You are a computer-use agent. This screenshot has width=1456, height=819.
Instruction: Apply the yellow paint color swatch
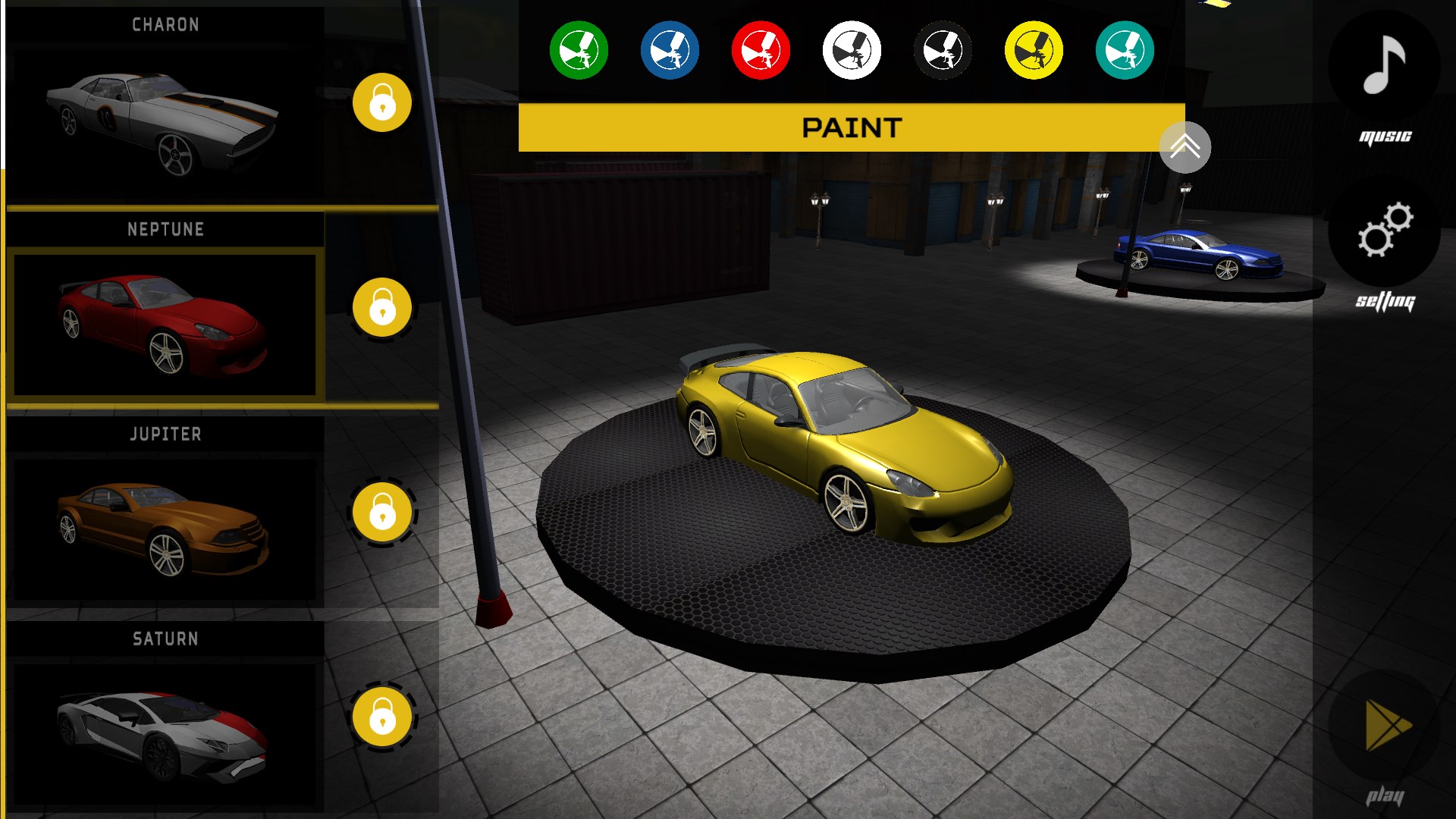1033,49
